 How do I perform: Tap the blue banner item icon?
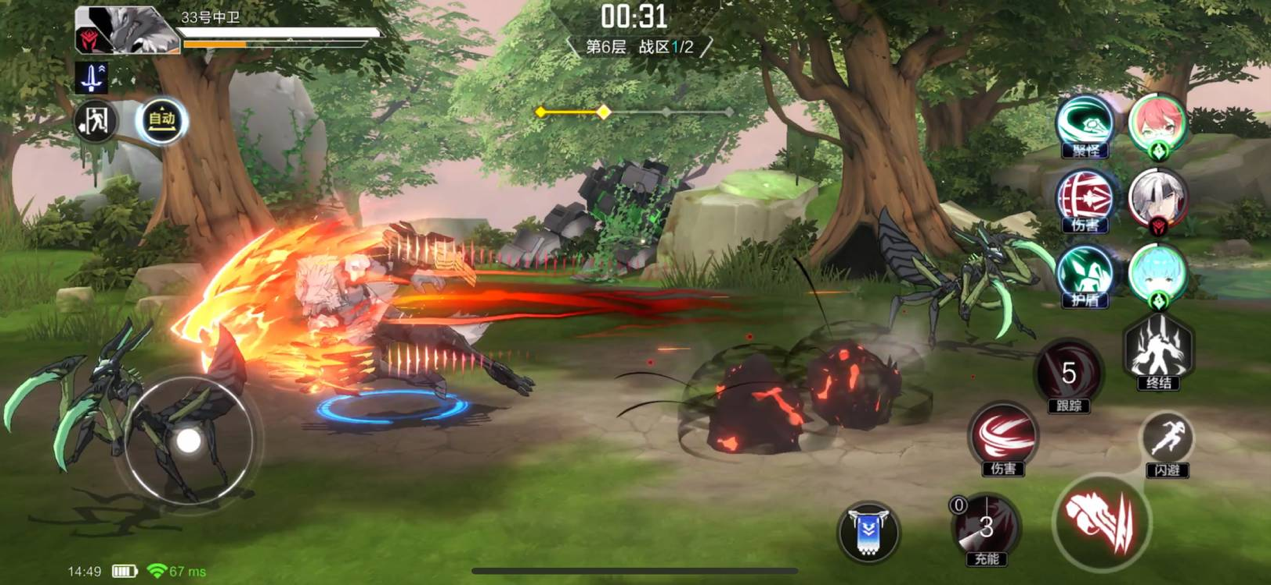[868, 531]
